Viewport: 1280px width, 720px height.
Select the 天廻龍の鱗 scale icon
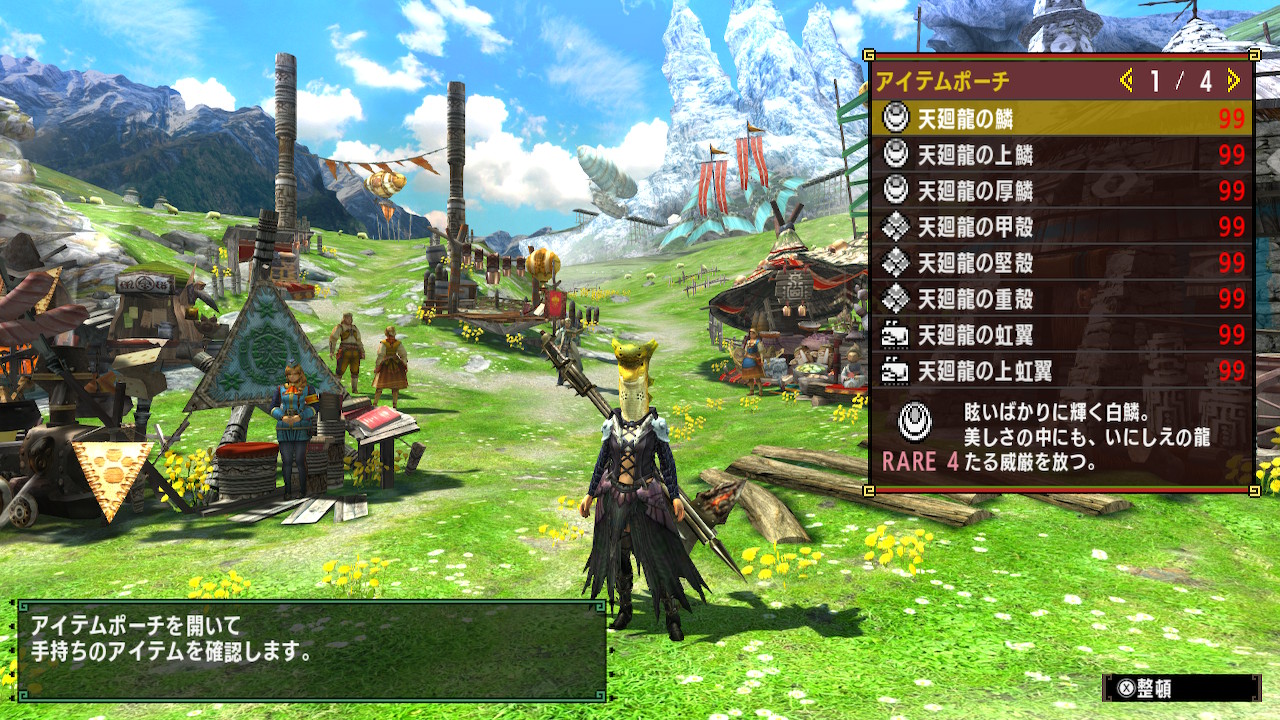(893, 118)
